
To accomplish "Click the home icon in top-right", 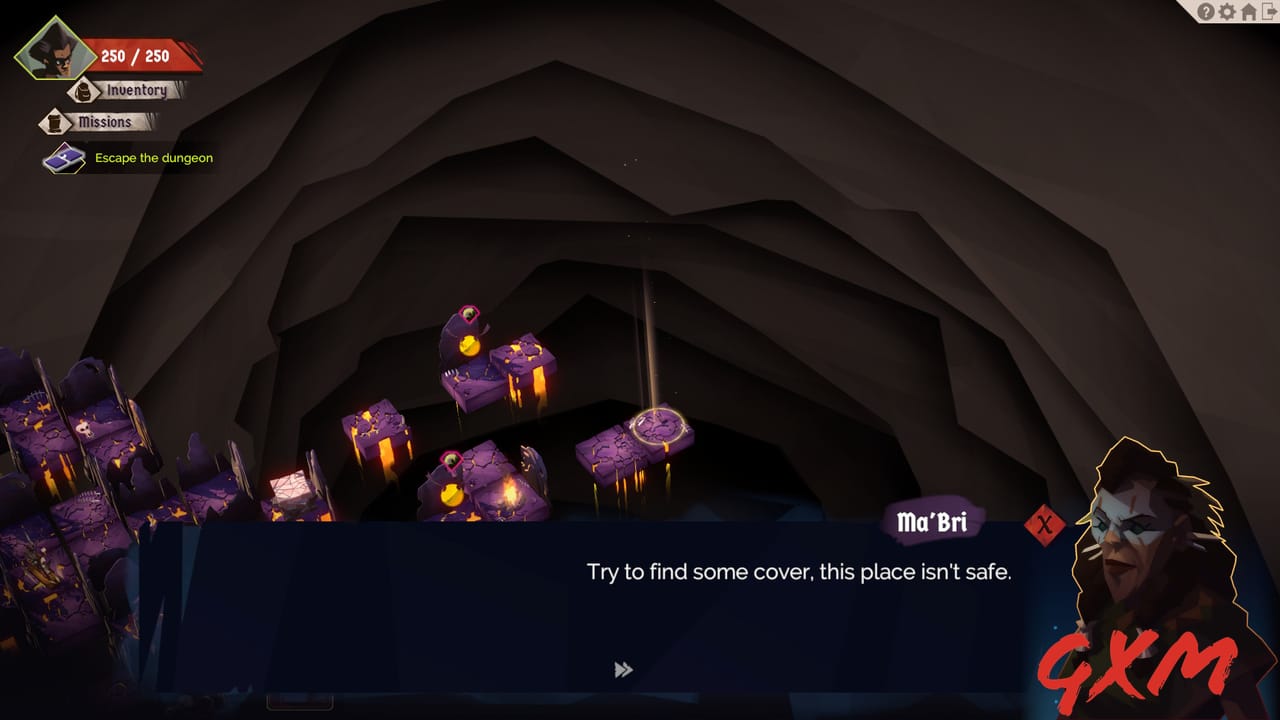I will pos(1248,12).
